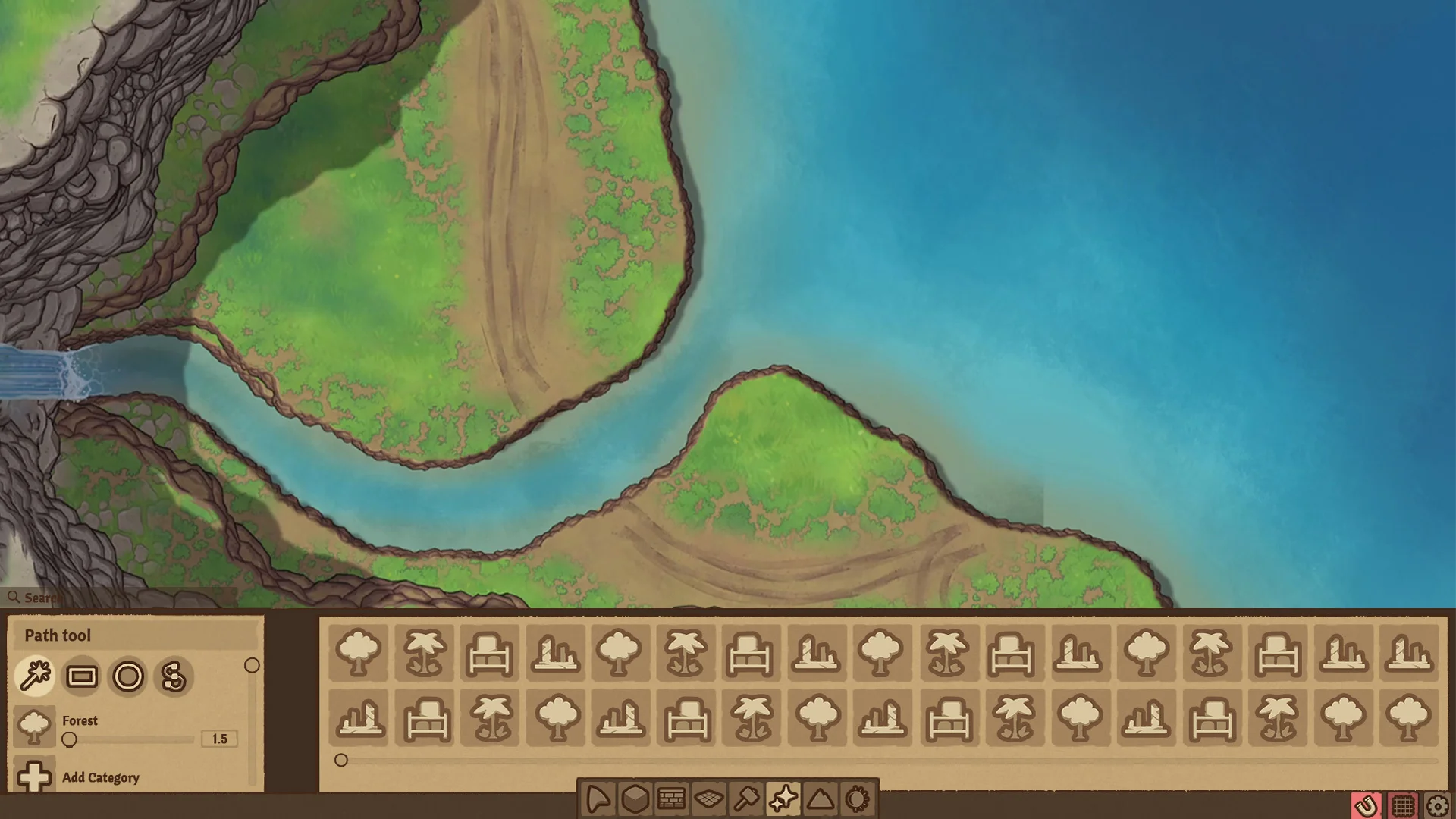Select the hexagon shape tool
Screen dimensions: 1456x819
(x=634, y=797)
